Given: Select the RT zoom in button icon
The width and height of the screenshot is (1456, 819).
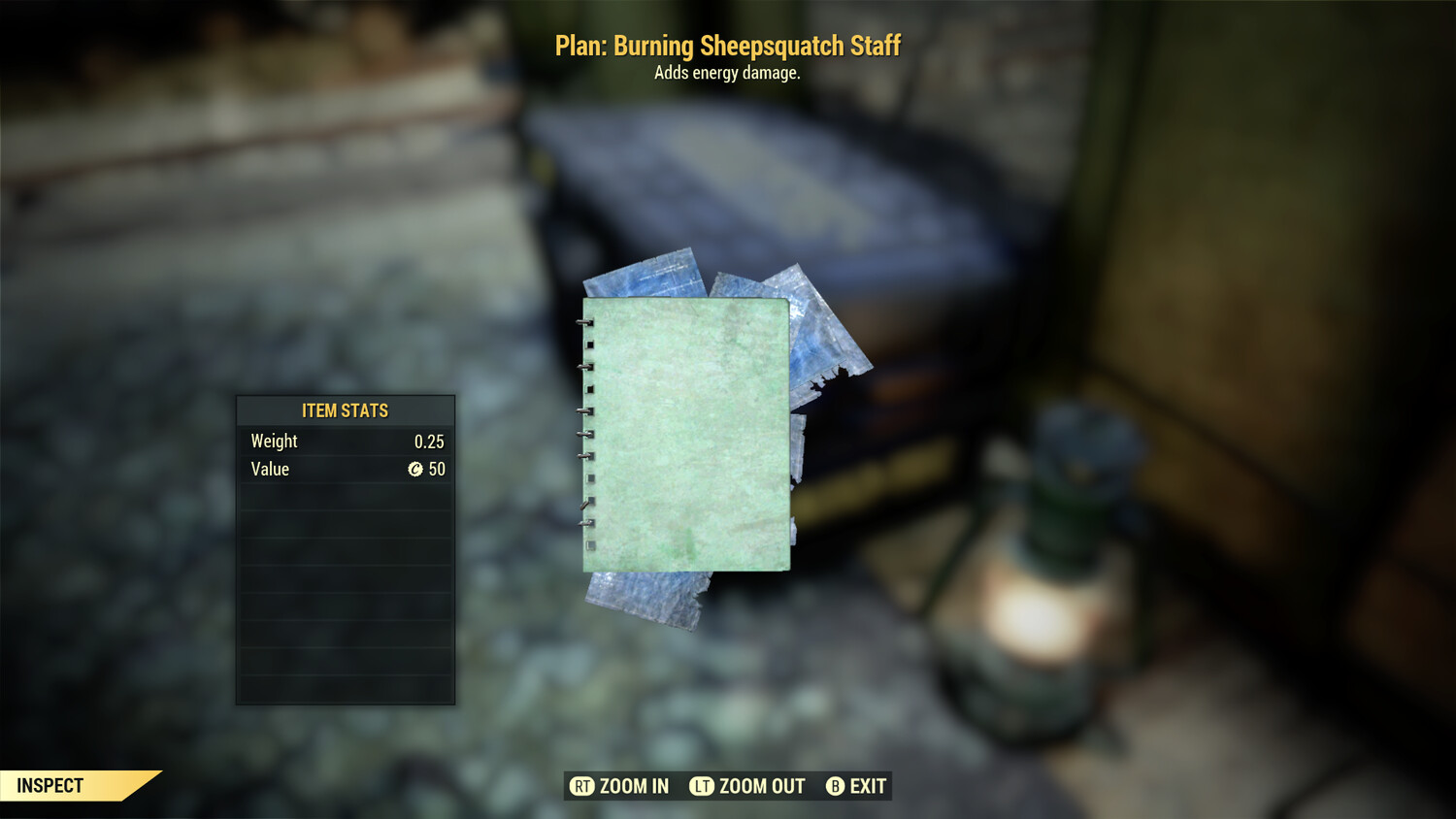Looking at the screenshot, I should pyautogui.click(x=582, y=786).
